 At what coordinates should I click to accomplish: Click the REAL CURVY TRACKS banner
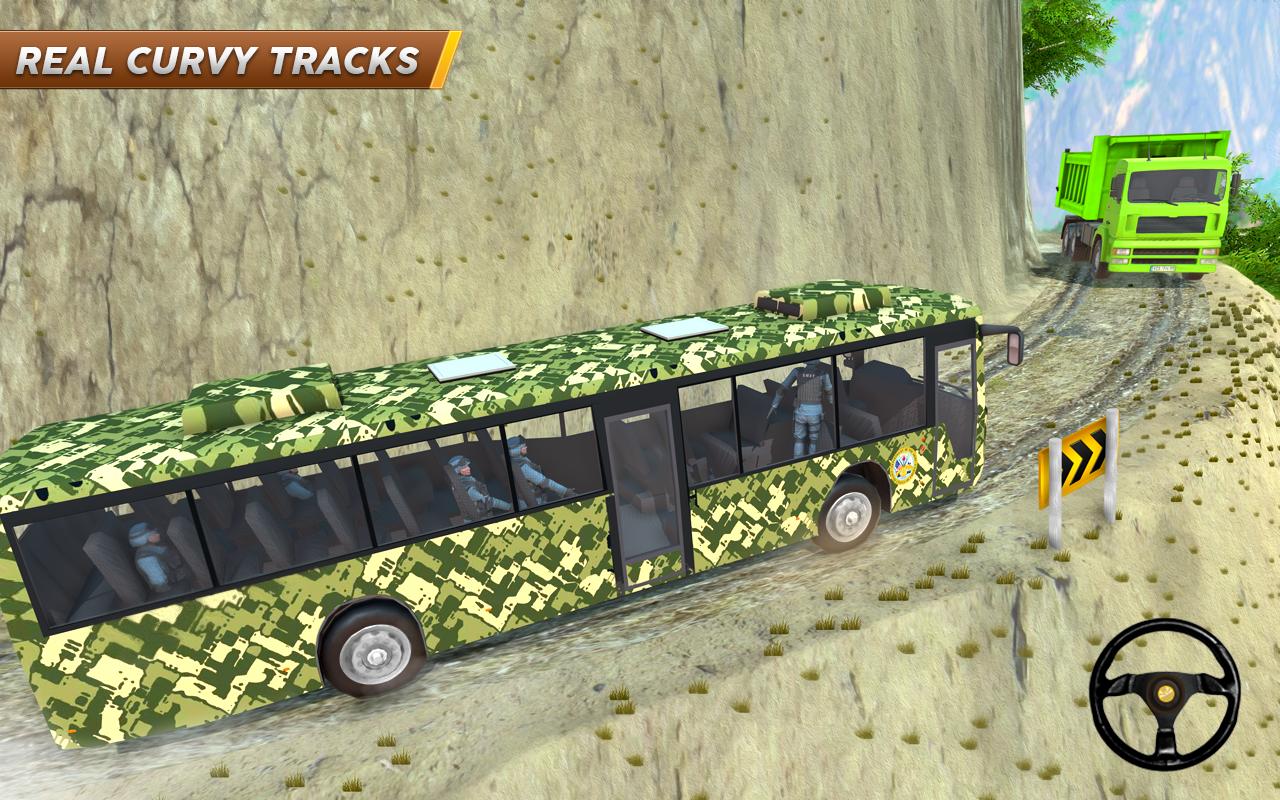coord(215,60)
